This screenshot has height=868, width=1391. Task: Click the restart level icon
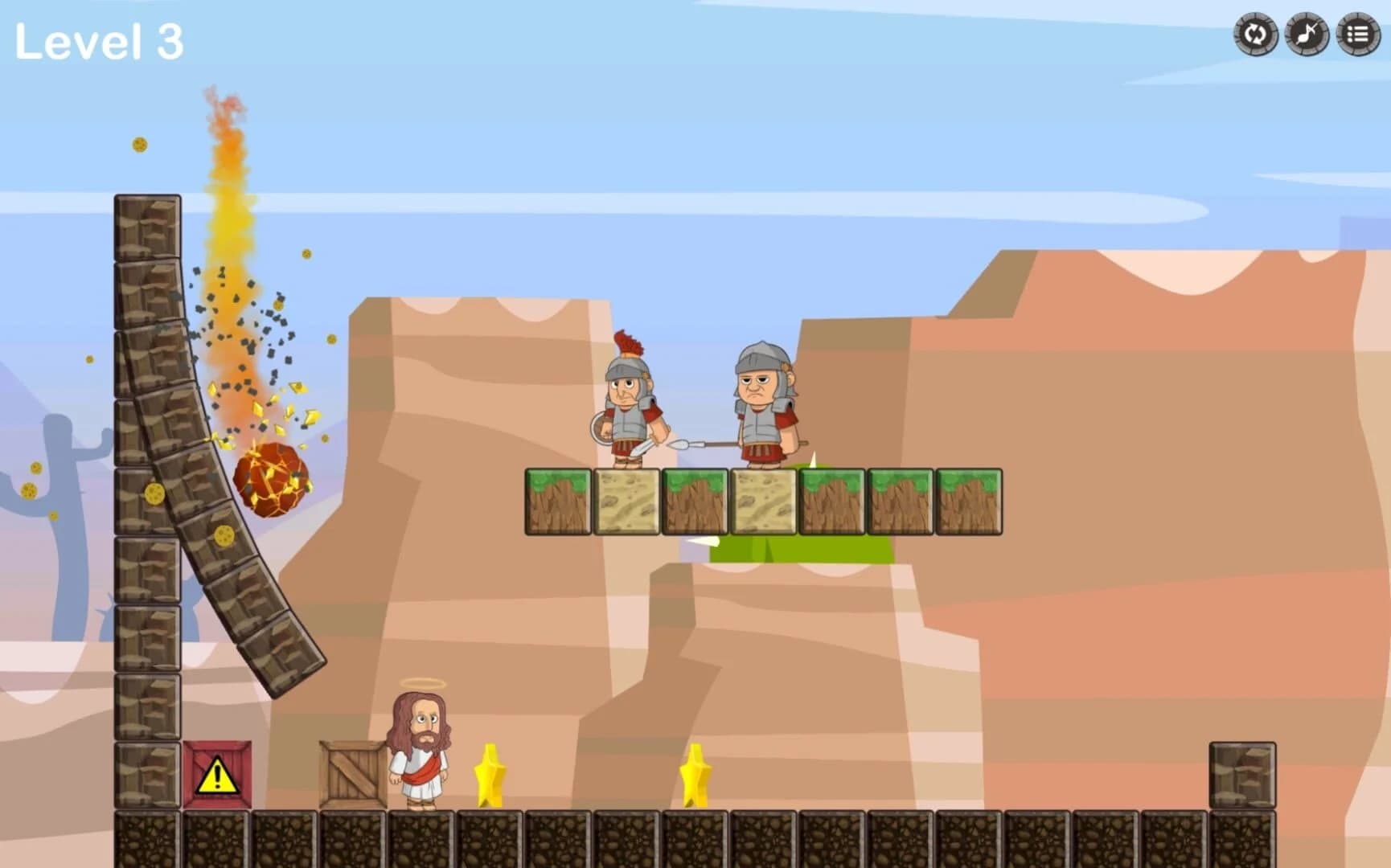click(x=1256, y=35)
